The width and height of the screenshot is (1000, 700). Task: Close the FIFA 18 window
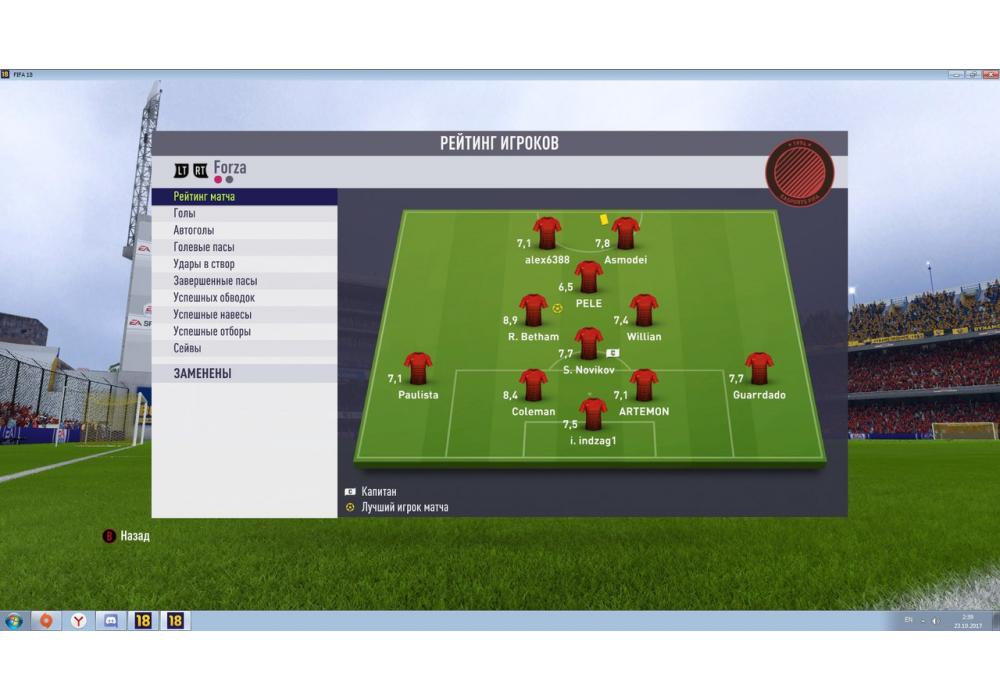pos(988,75)
